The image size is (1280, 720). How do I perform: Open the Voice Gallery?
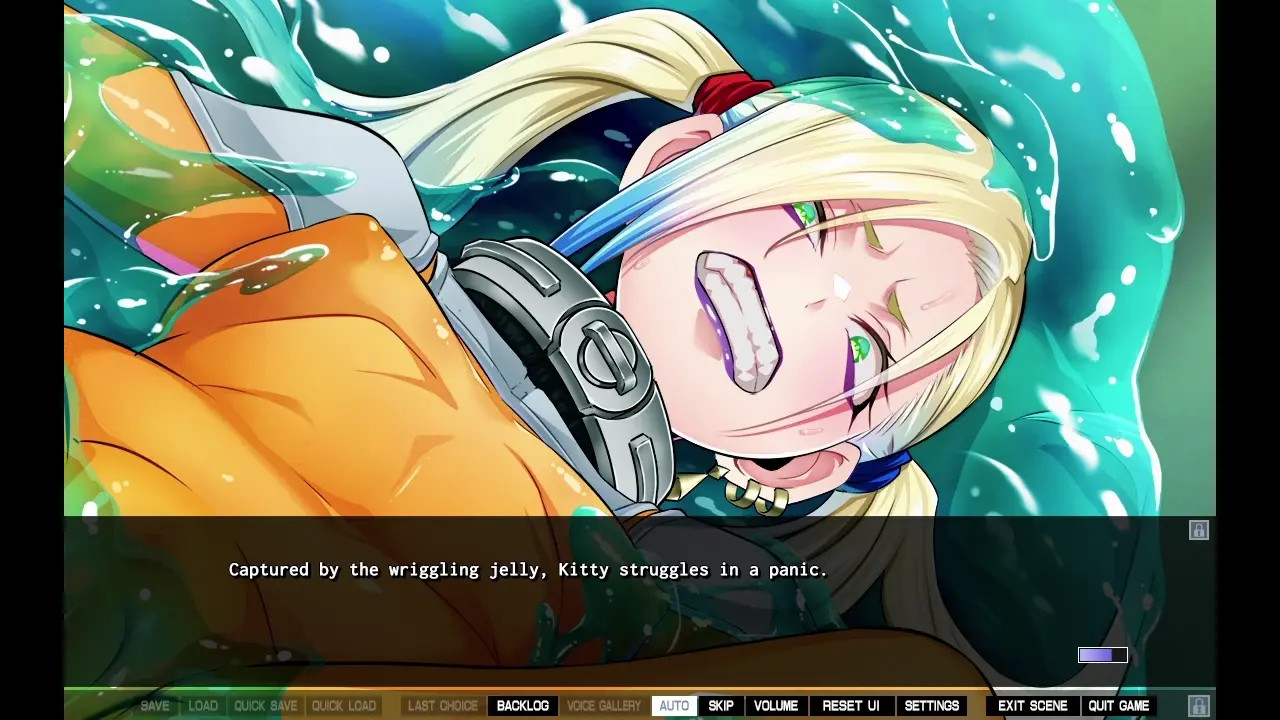coord(604,706)
